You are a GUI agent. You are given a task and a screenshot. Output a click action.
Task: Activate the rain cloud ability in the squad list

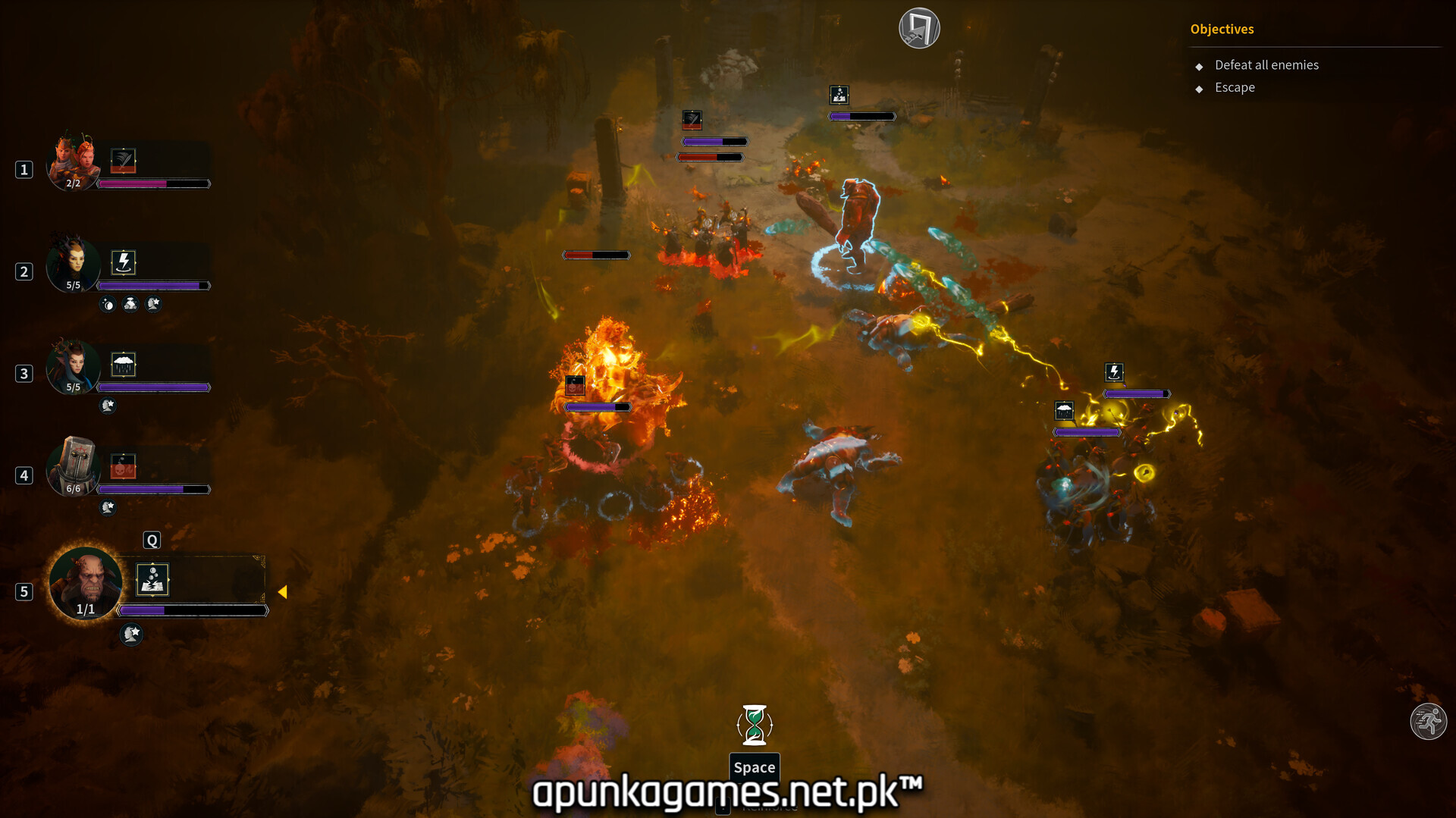(x=123, y=365)
